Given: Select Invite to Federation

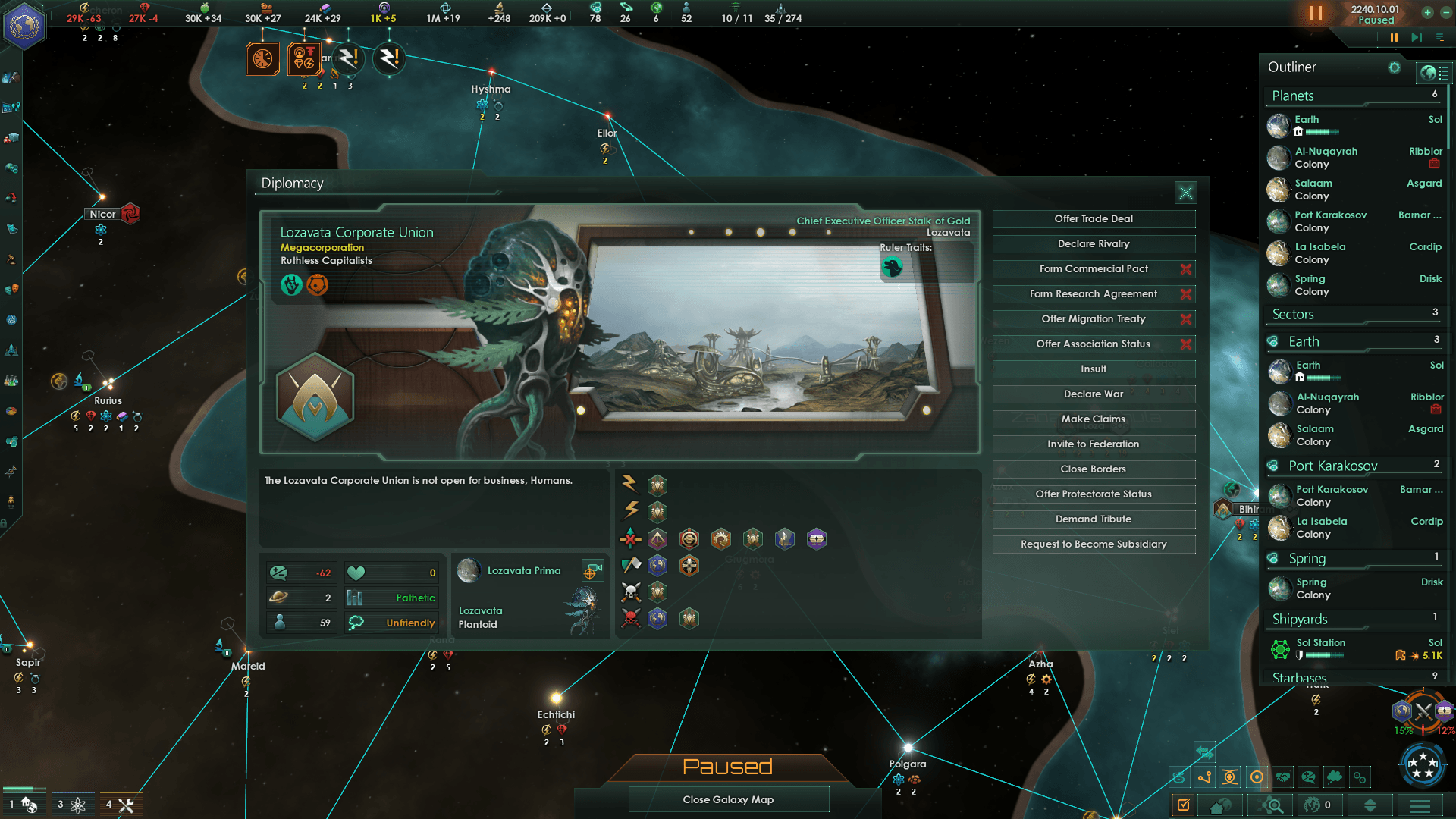Looking at the screenshot, I should (1094, 444).
